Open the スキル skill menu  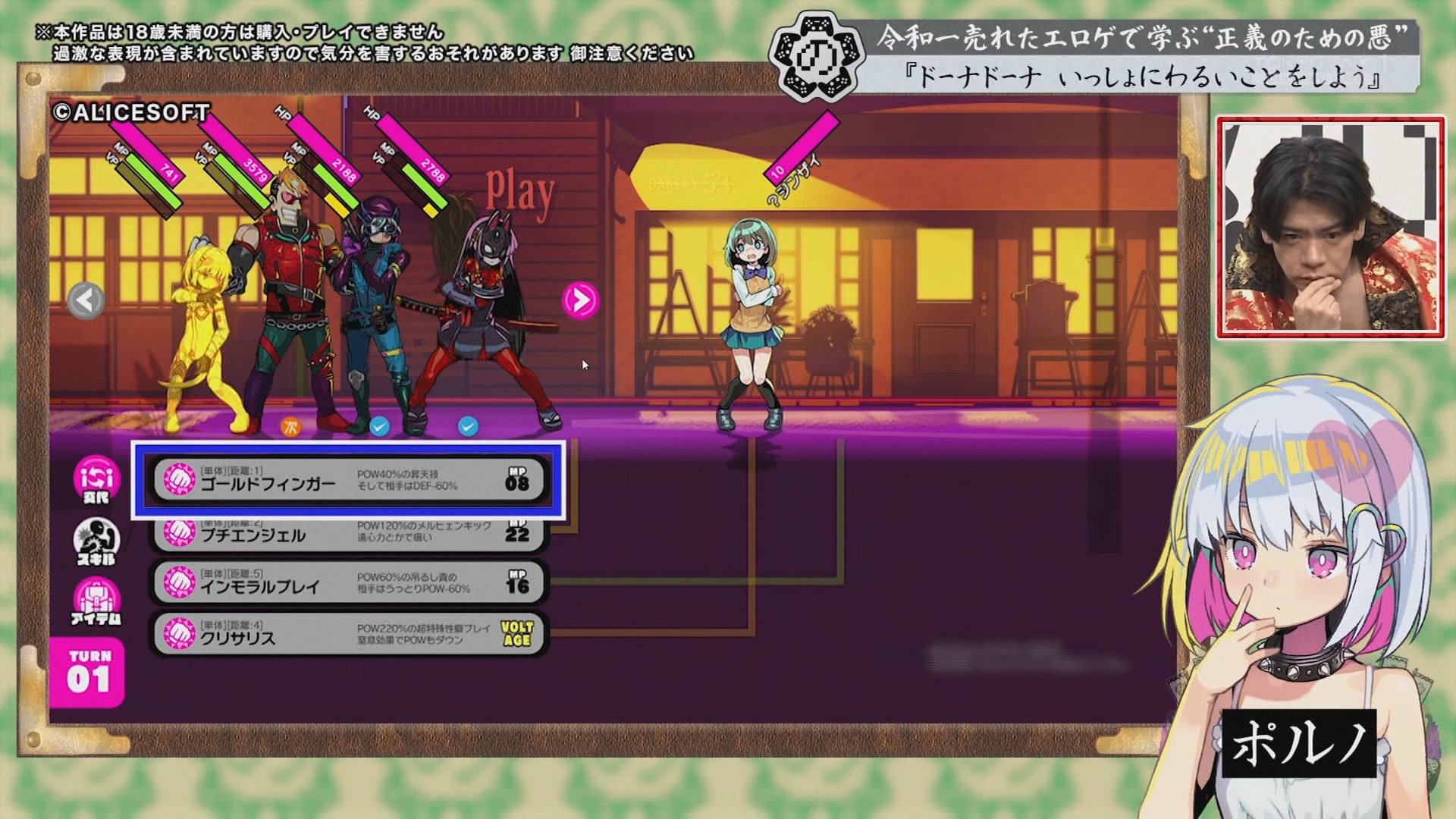tap(96, 541)
